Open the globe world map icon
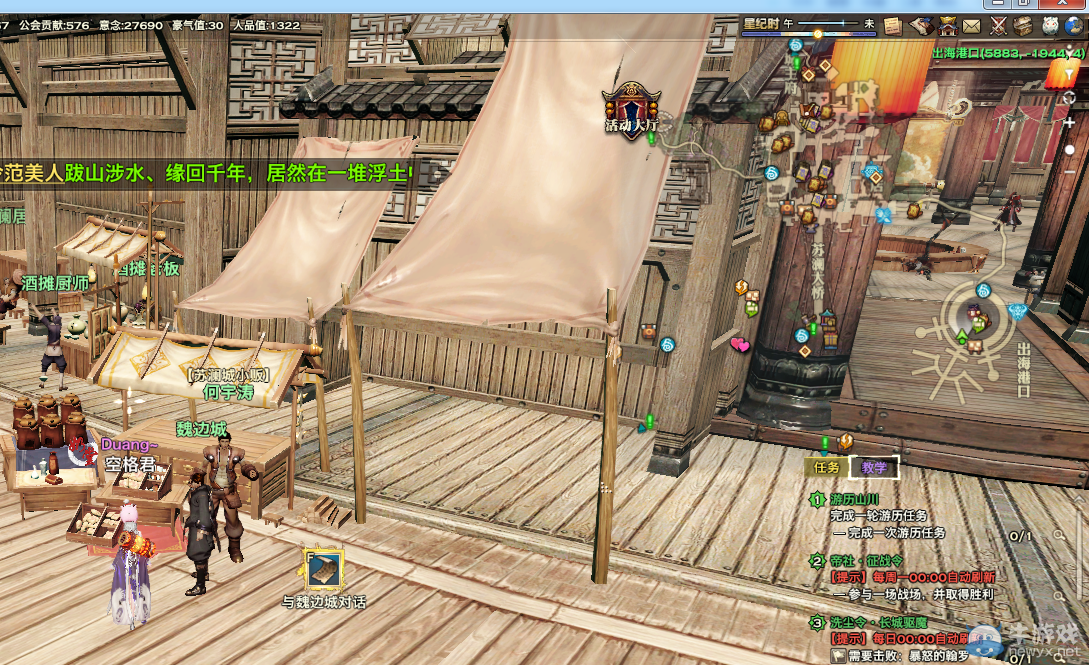 tap(1076, 26)
